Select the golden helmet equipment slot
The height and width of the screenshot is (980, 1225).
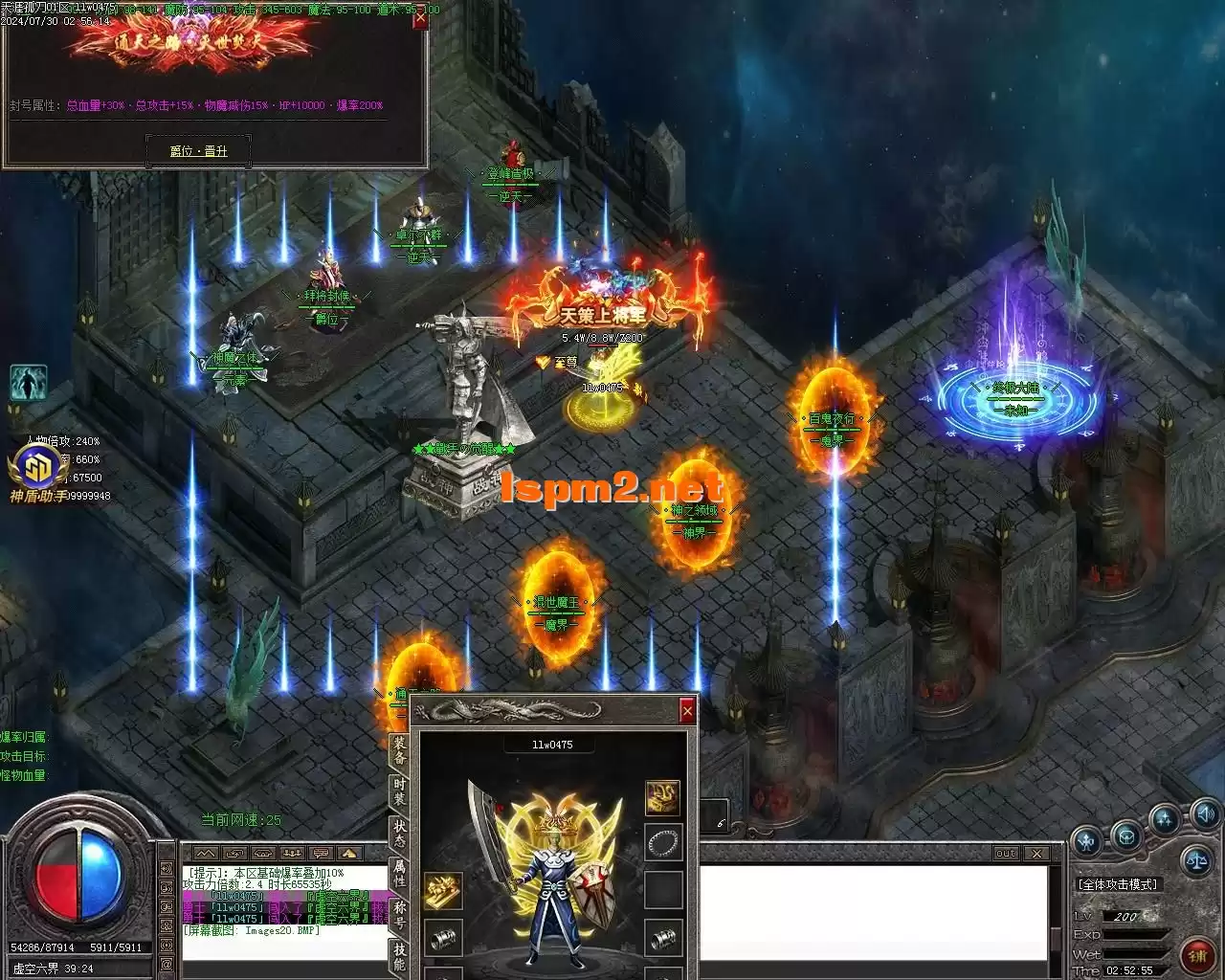[x=662, y=796]
